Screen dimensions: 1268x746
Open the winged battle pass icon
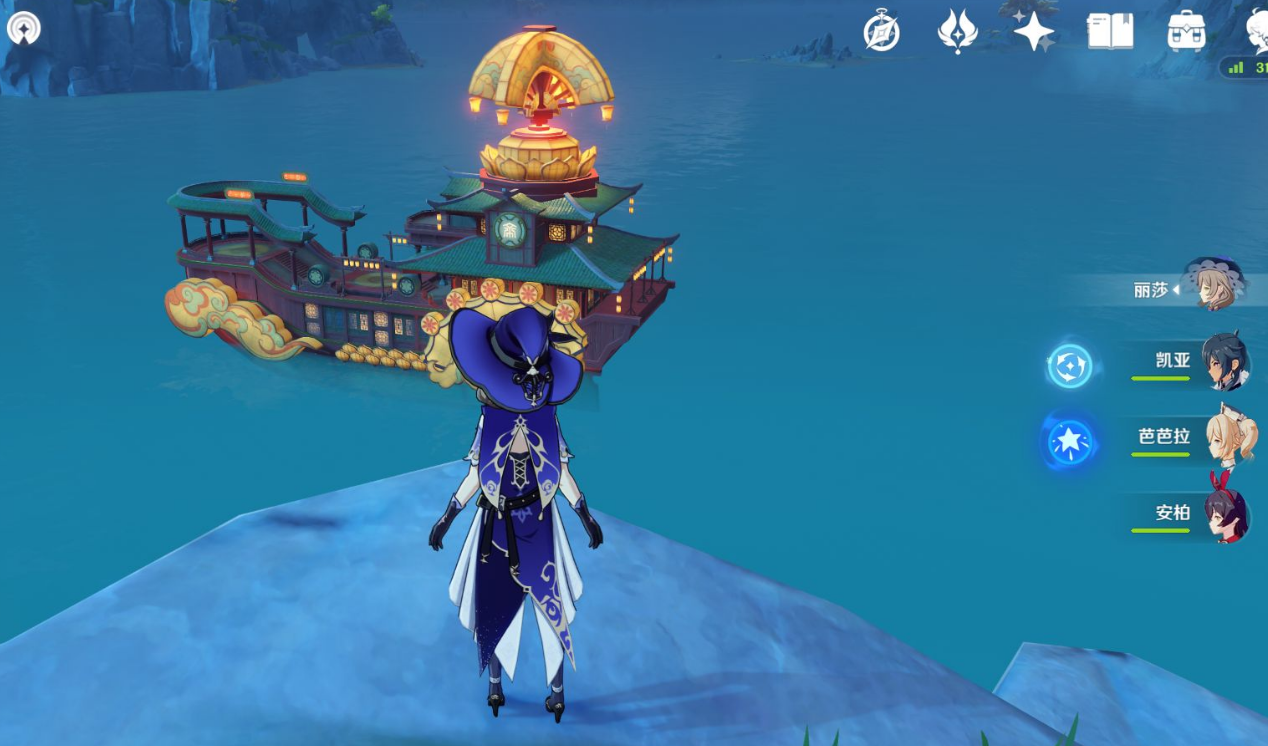pos(957,31)
